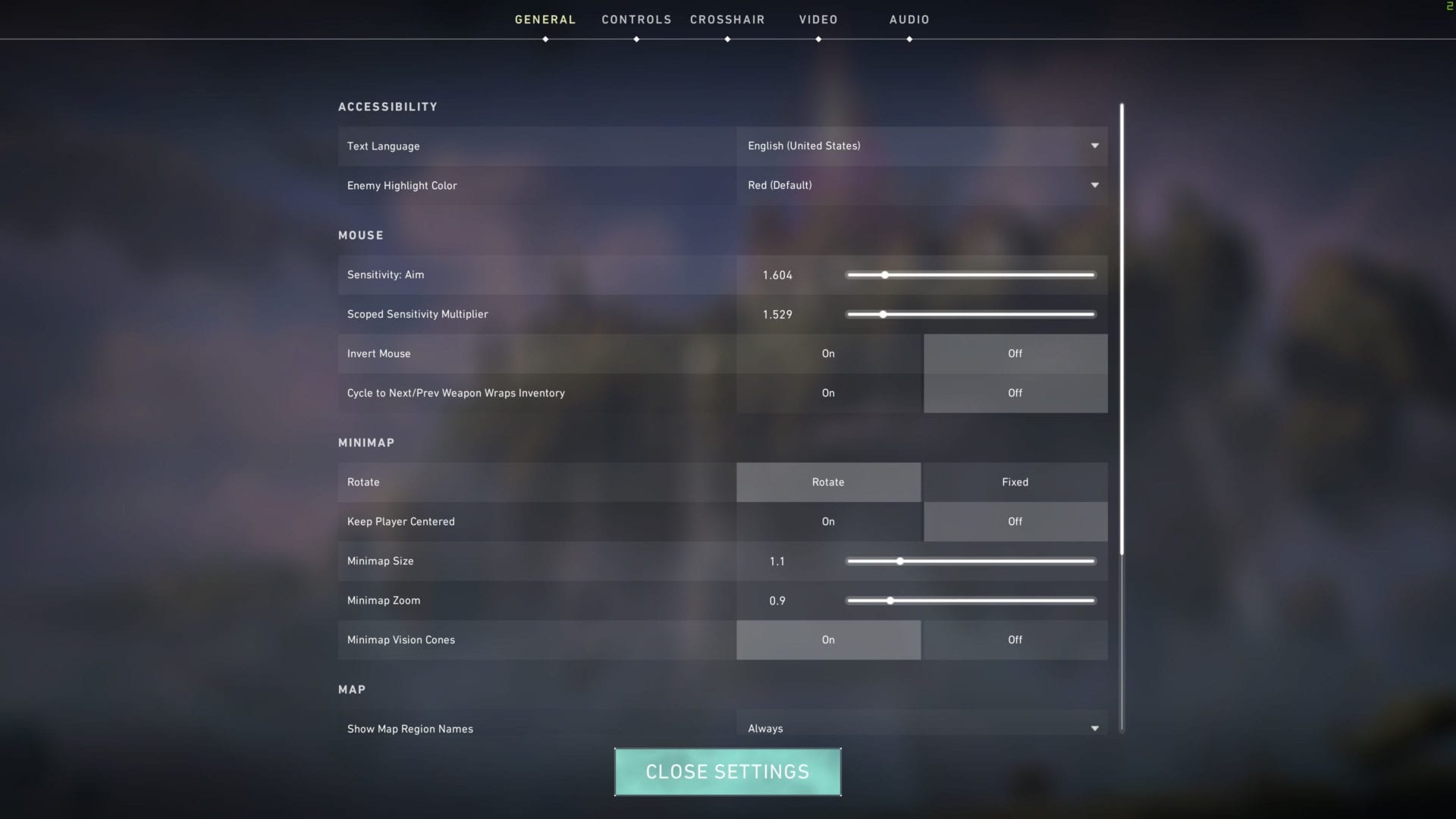Set minimap rotation to Fixed
Viewport: 1456px width, 819px height.
(x=1015, y=482)
